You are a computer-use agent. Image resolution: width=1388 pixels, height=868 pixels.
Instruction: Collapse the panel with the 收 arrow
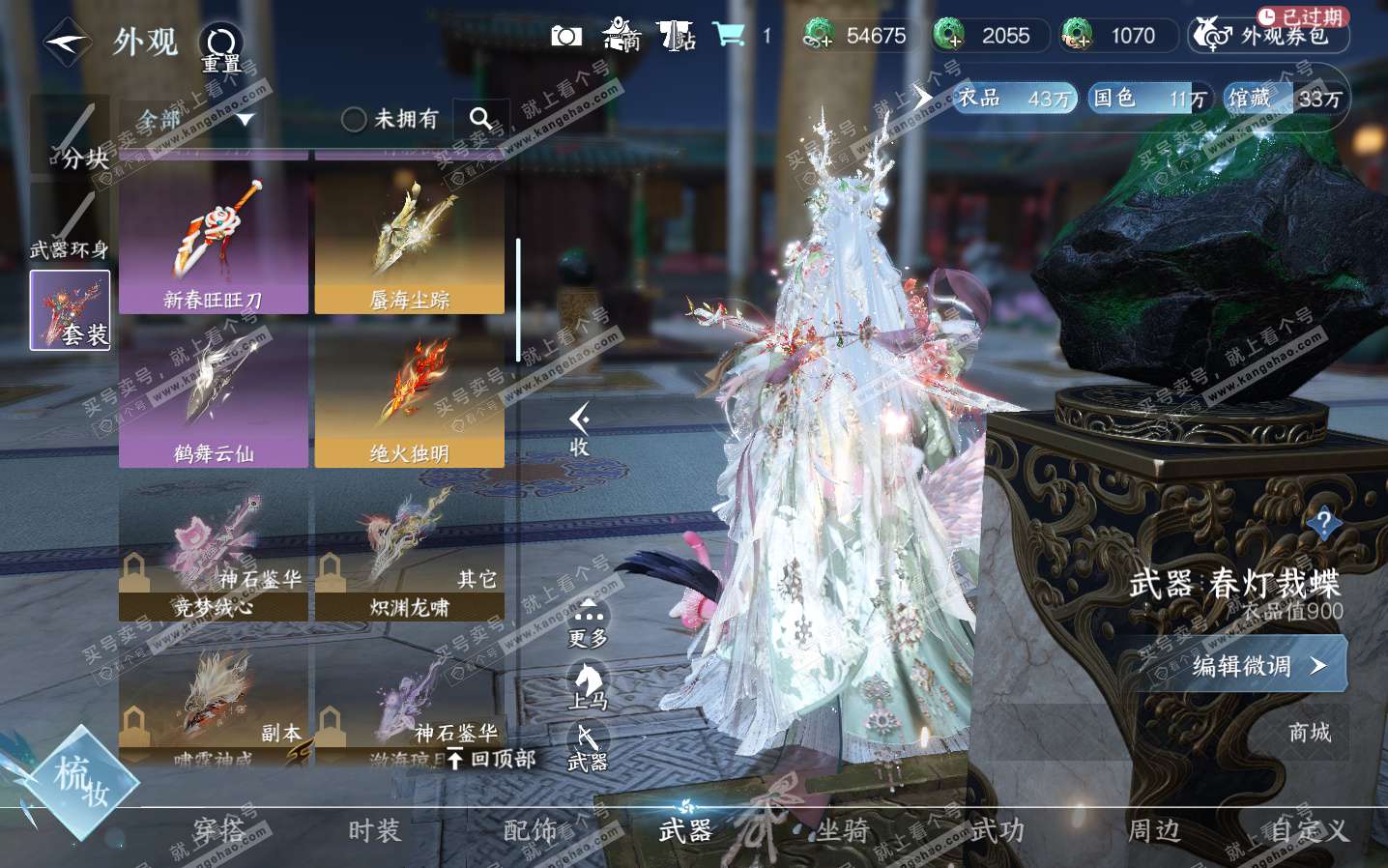click(x=580, y=429)
